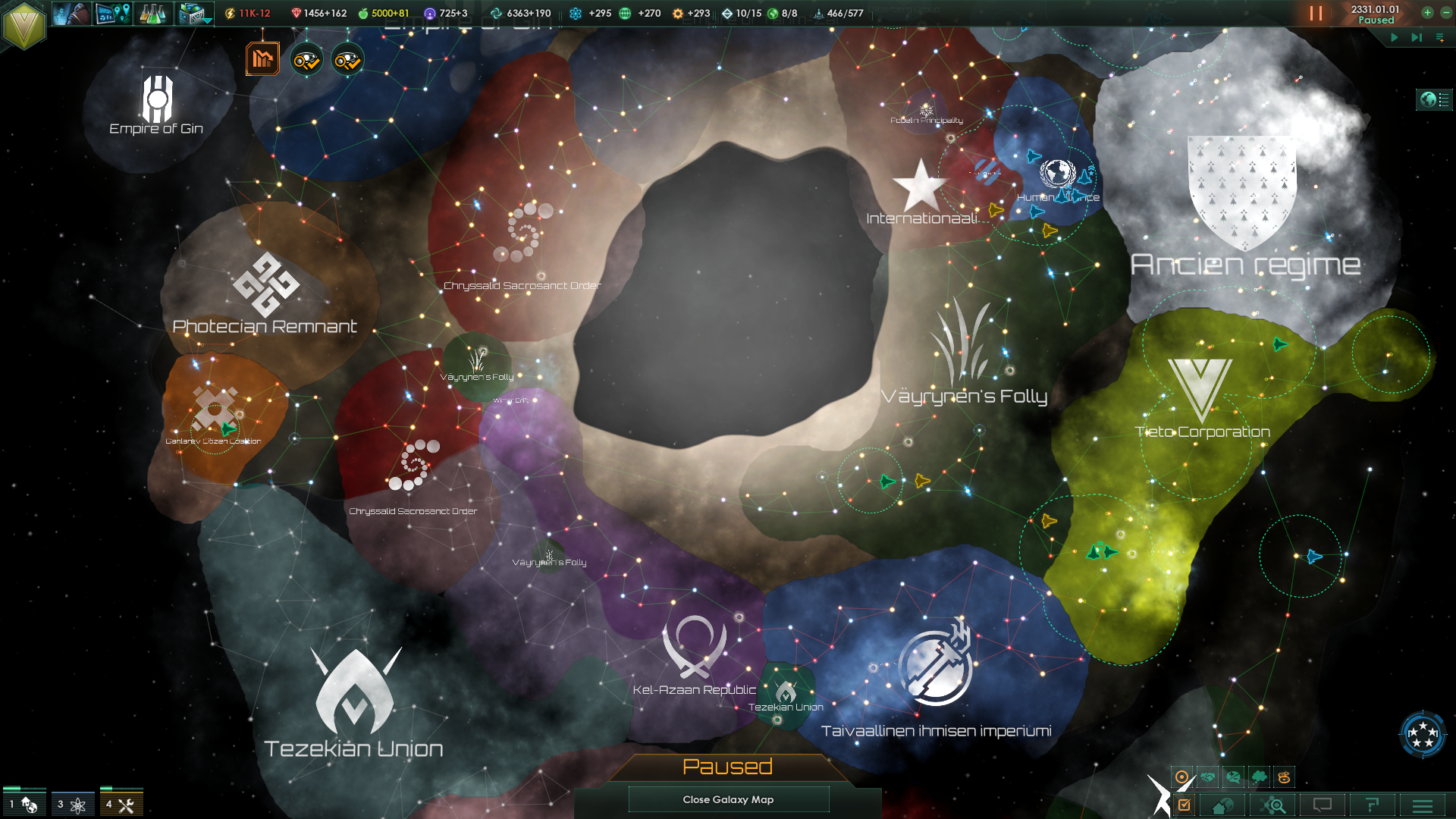This screenshot has height=819, width=1456.
Task: Toggle the game pause button
Action: click(x=1316, y=14)
